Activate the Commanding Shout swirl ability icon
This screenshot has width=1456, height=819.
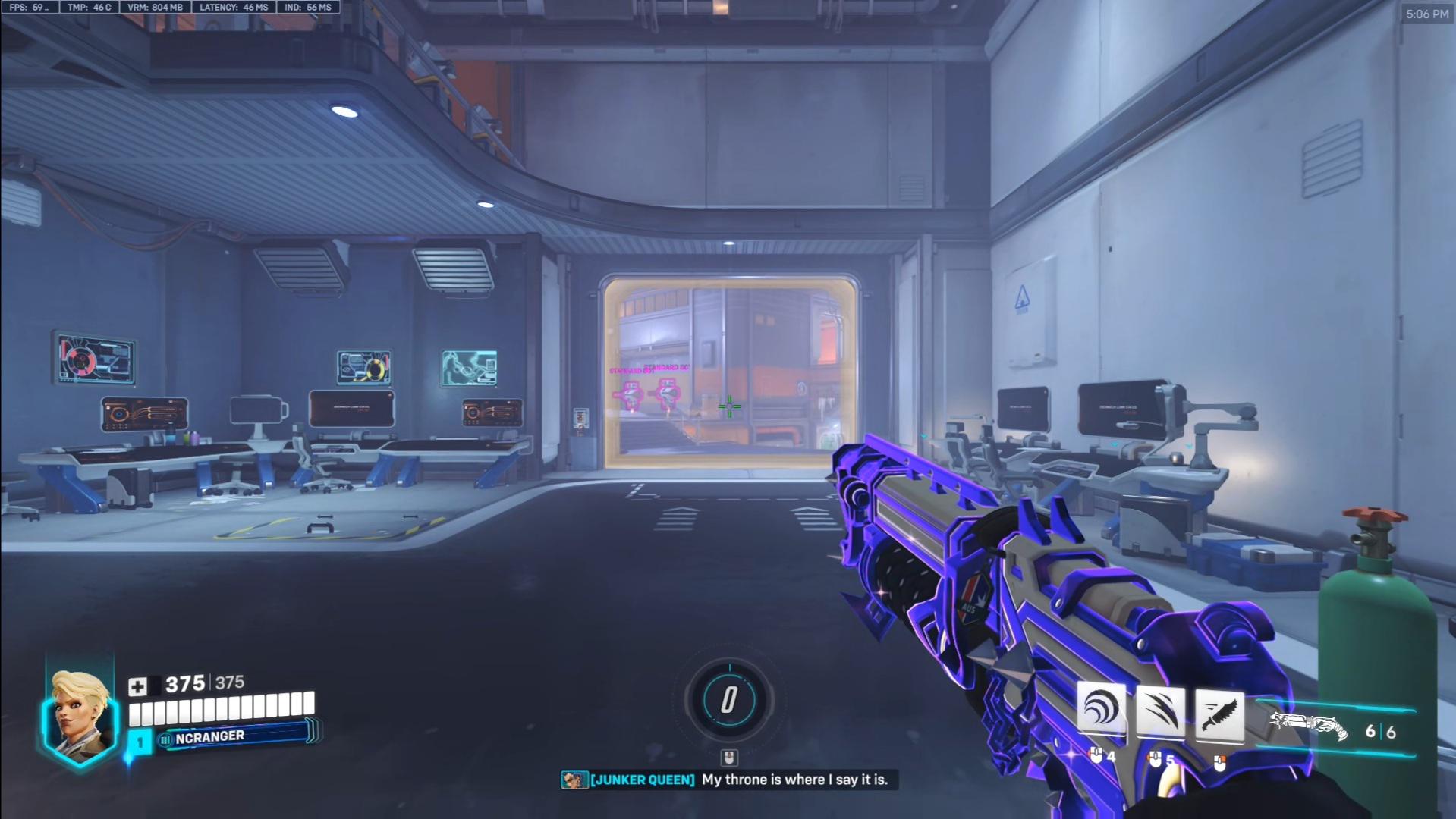coord(1101,711)
